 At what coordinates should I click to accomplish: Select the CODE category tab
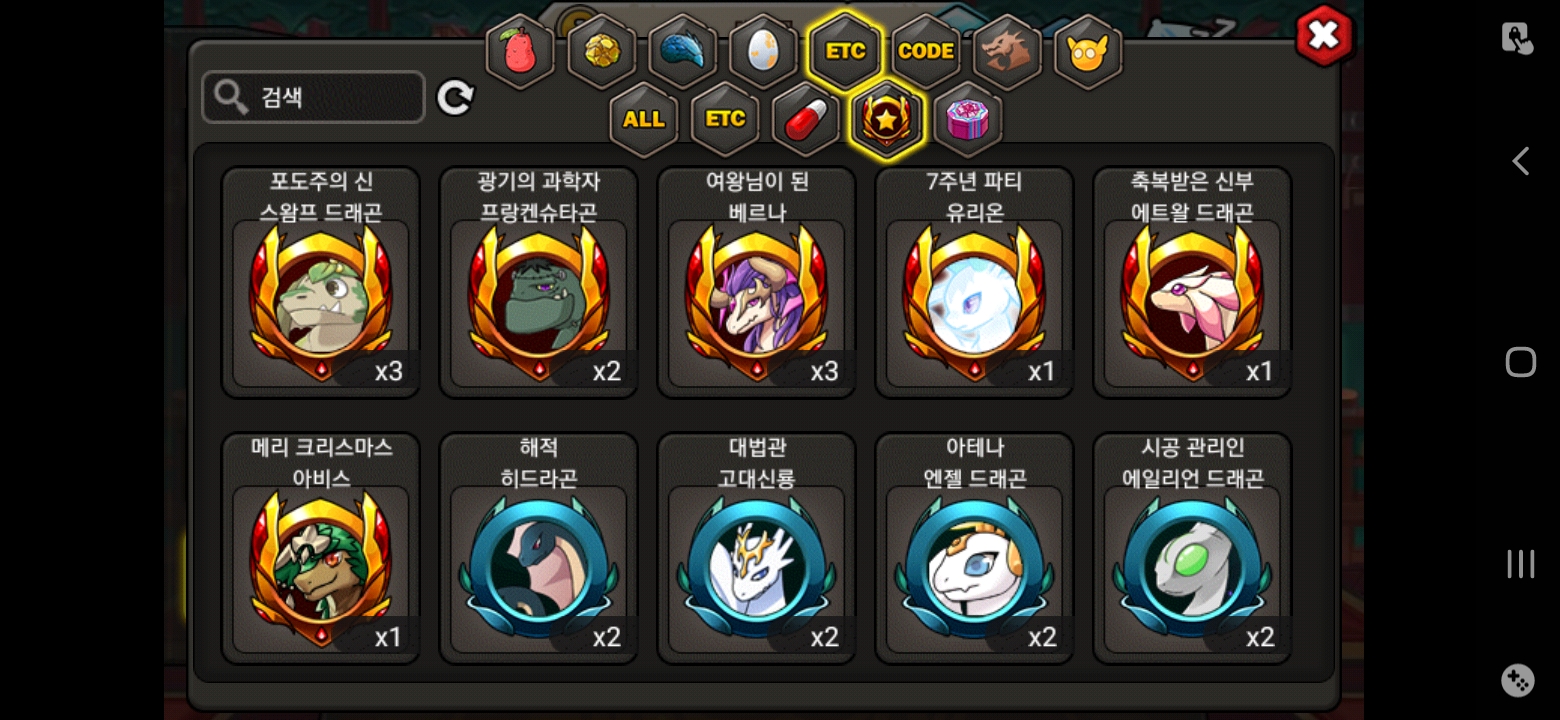926,51
